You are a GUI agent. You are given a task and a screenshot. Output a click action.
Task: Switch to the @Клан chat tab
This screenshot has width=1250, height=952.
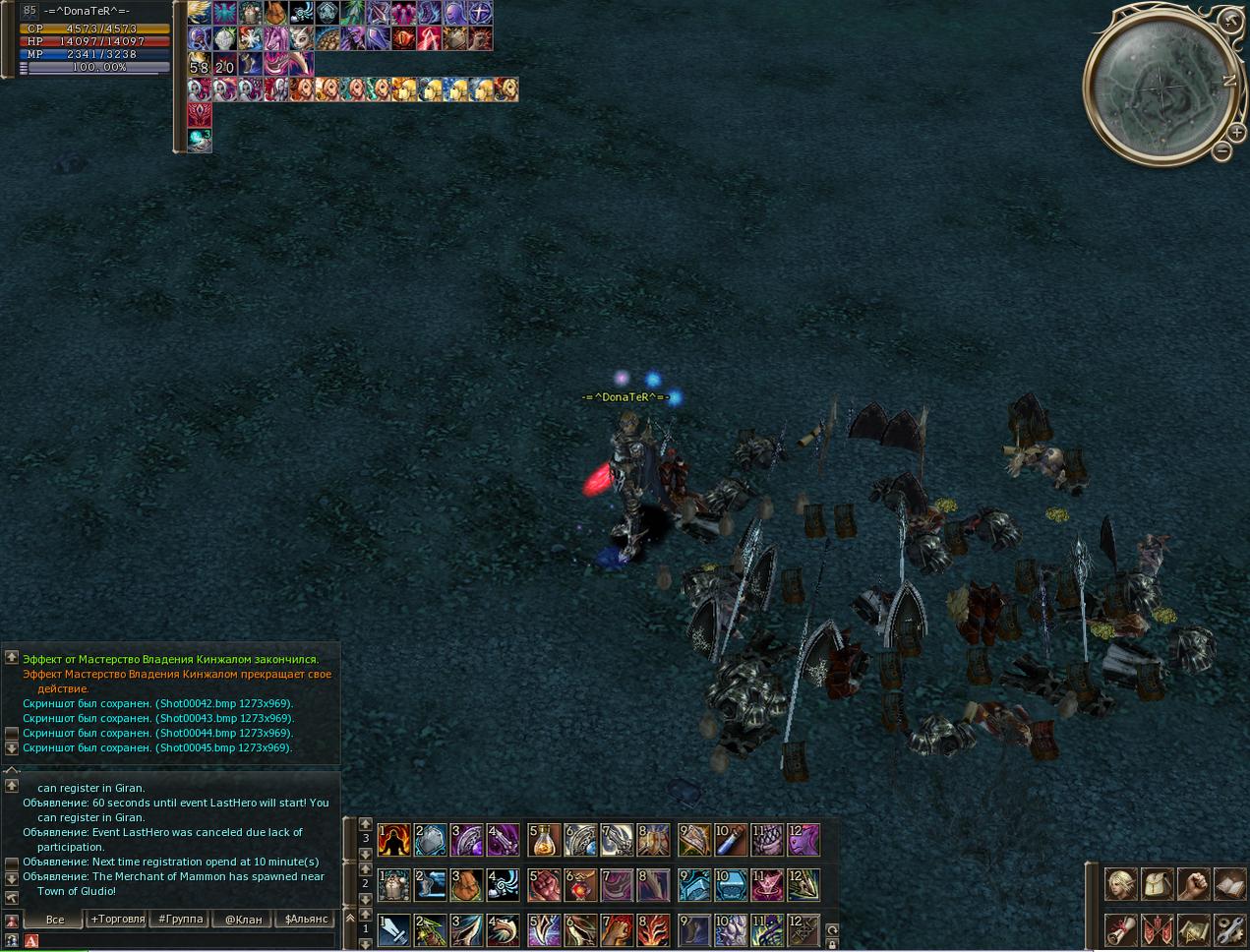point(243,920)
